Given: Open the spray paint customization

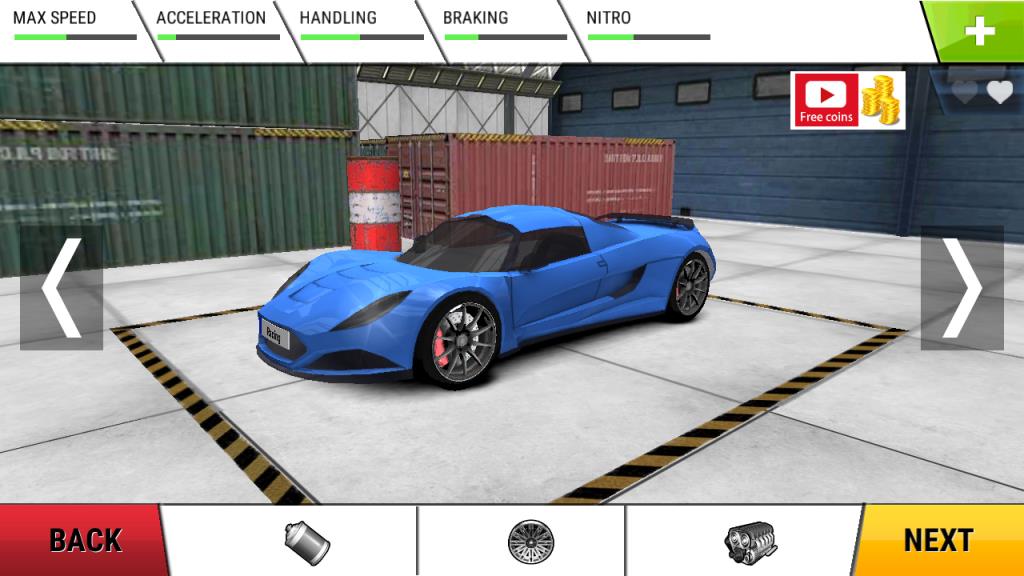Looking at the screenshot, I should [307, 541].
